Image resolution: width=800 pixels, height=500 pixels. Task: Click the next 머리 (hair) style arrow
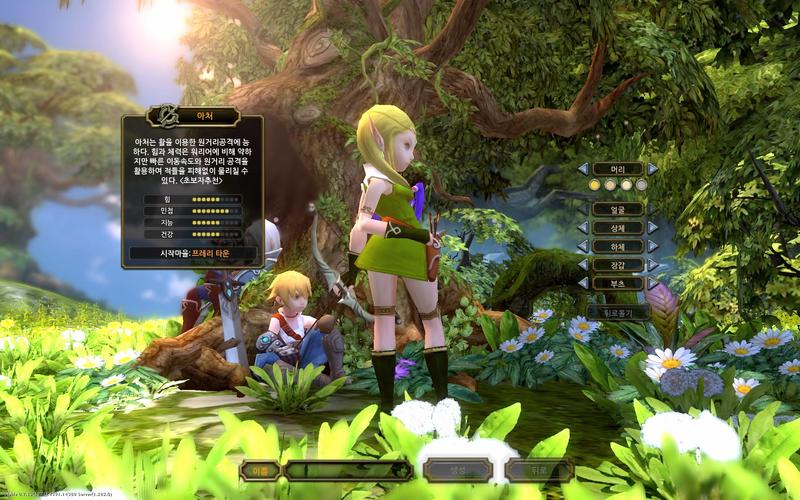click(x=652, y=169)
